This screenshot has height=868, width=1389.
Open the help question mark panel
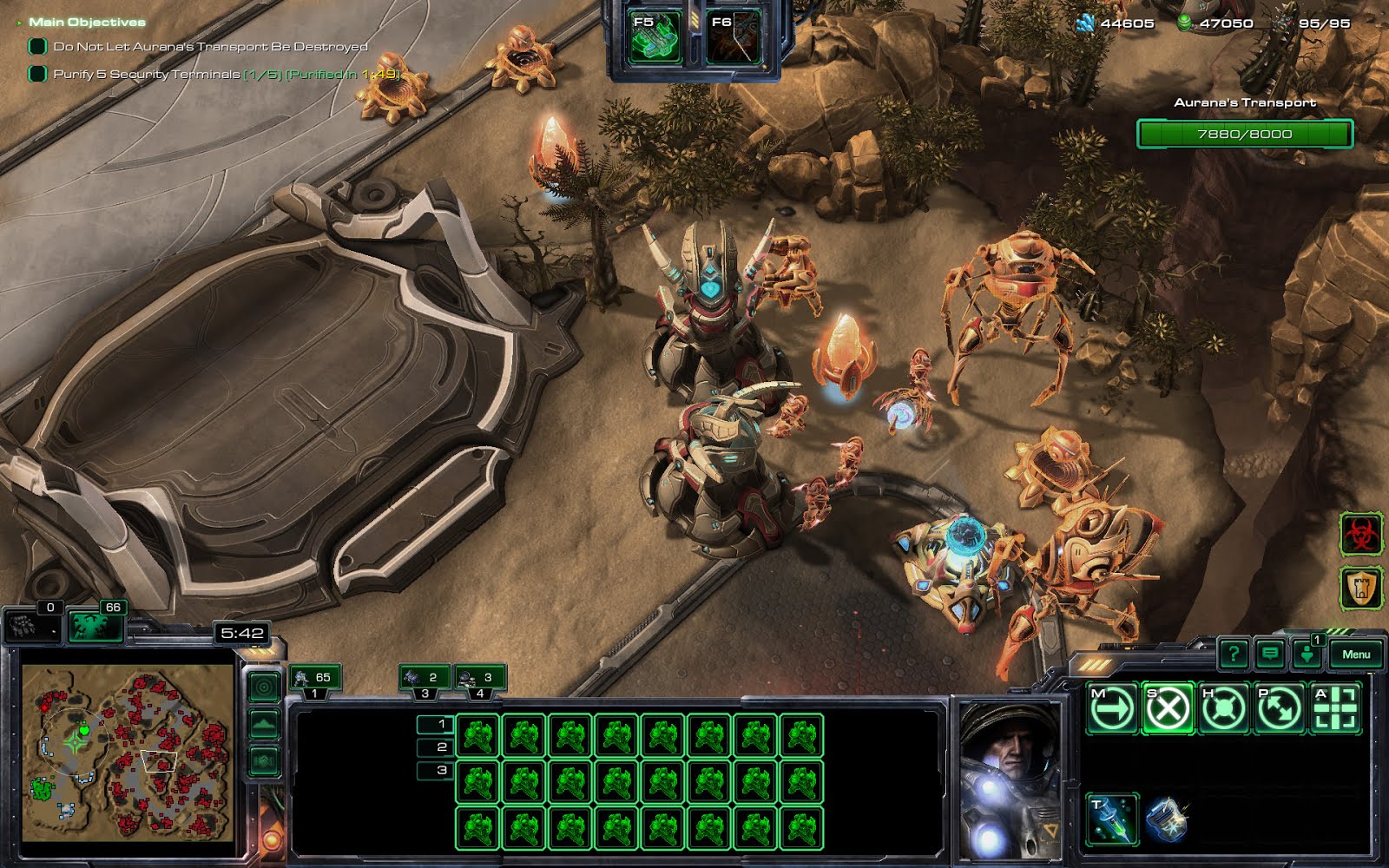click(1234, 654)
